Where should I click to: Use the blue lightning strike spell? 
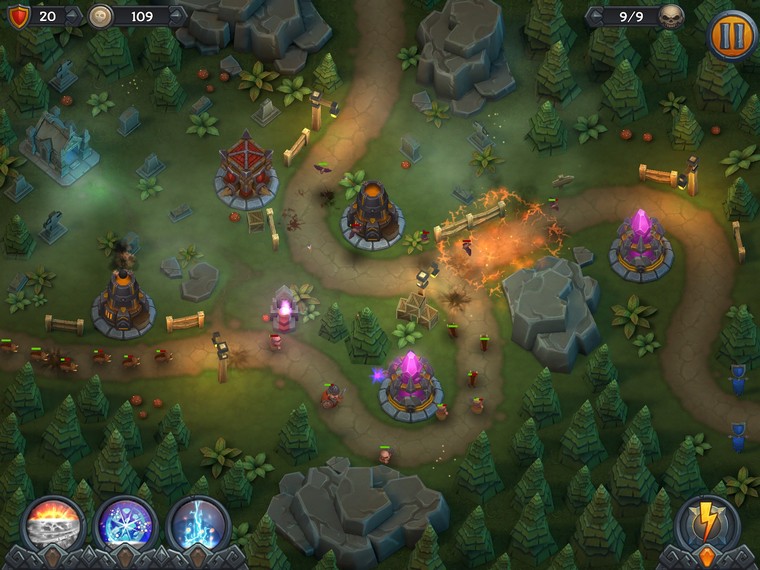click(x=198, y=524)
